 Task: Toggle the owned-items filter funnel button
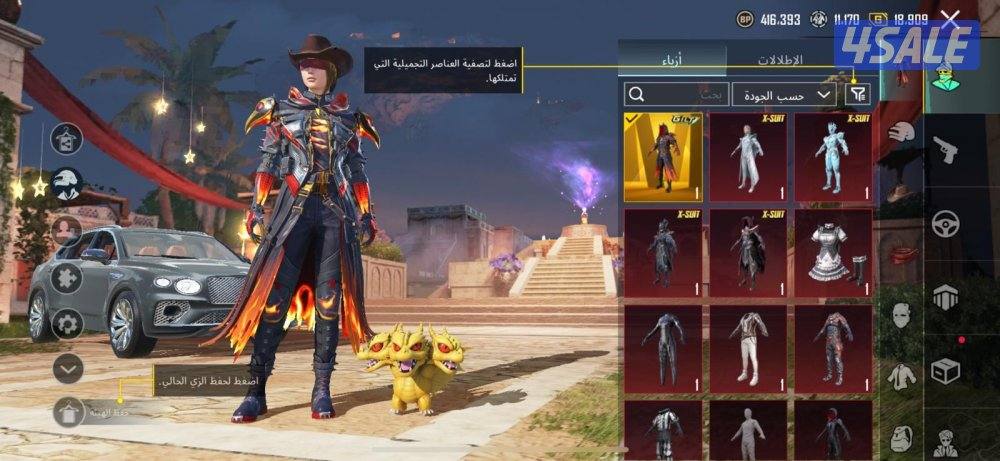point(857,94)
